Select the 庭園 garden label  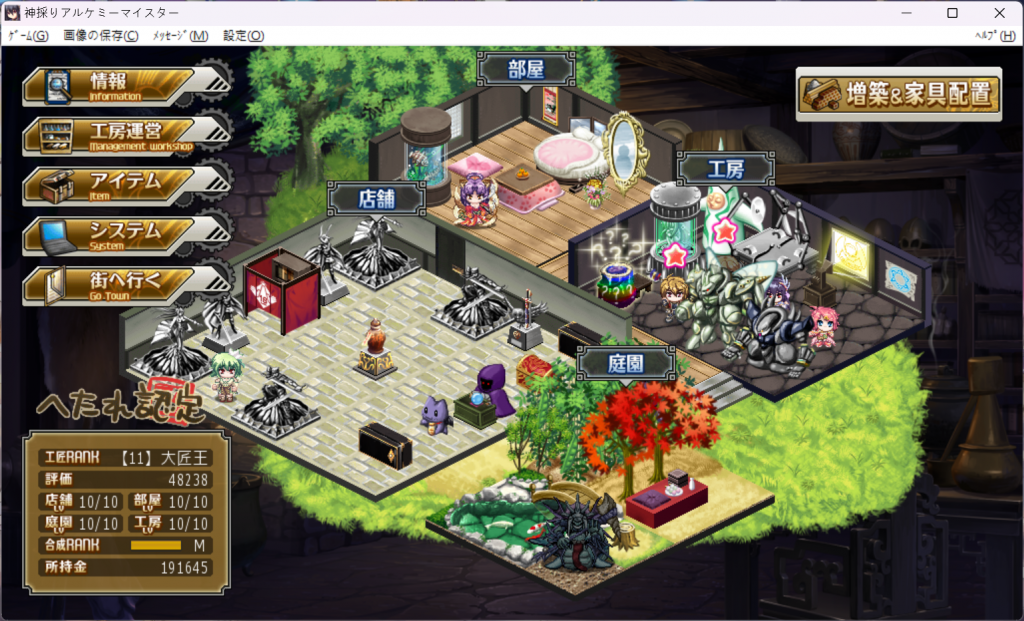click(x=625, y=363)
